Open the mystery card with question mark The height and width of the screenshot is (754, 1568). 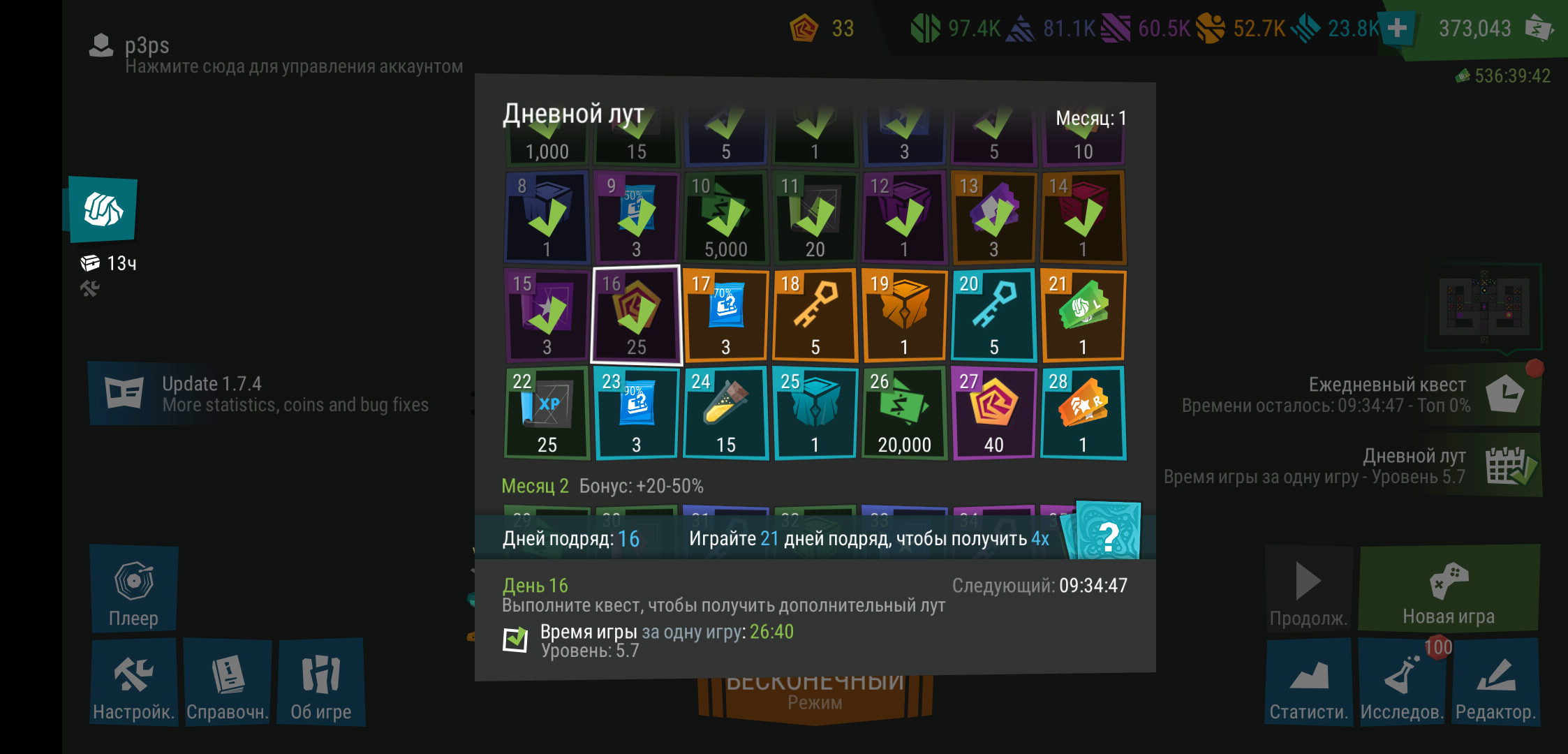coord(1108,533)
